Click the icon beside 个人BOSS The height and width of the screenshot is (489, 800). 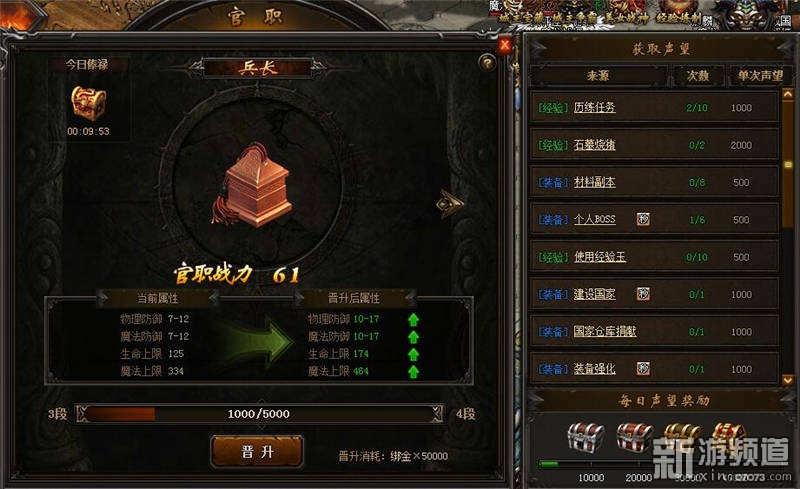[x=643, y=220]
